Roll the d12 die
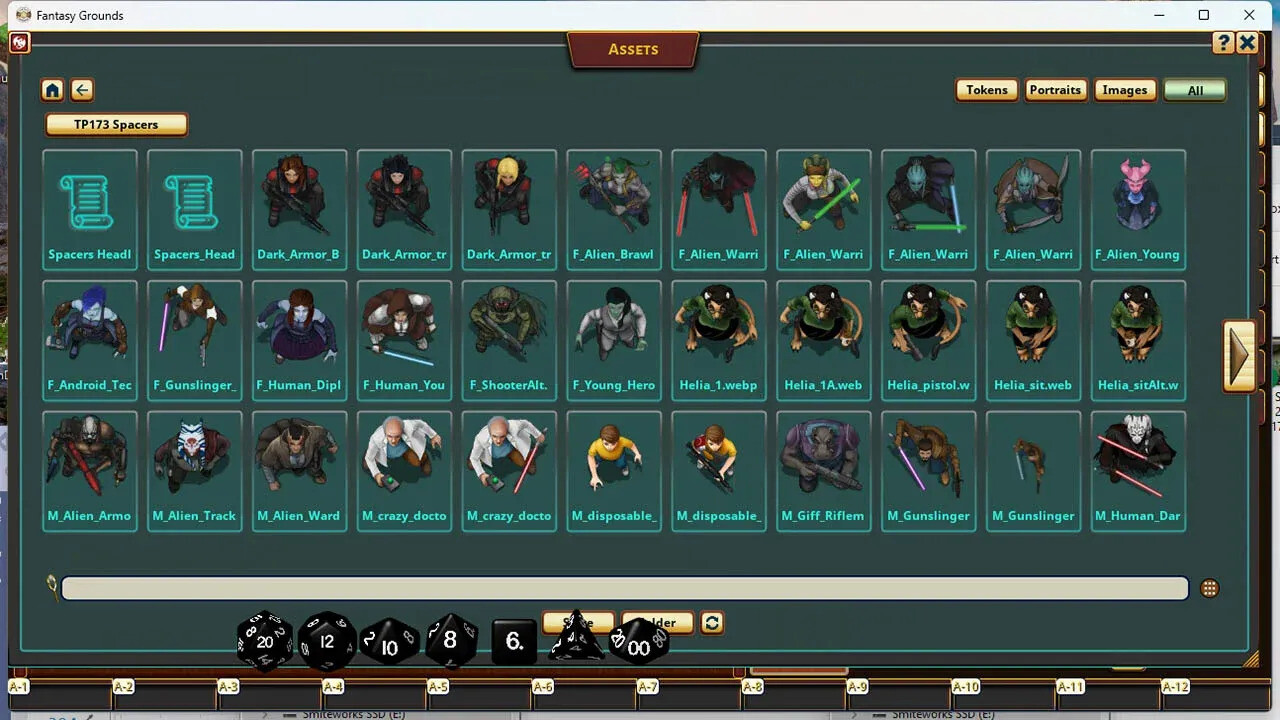Screen dimensions: 1280x720 click(326, 641)
